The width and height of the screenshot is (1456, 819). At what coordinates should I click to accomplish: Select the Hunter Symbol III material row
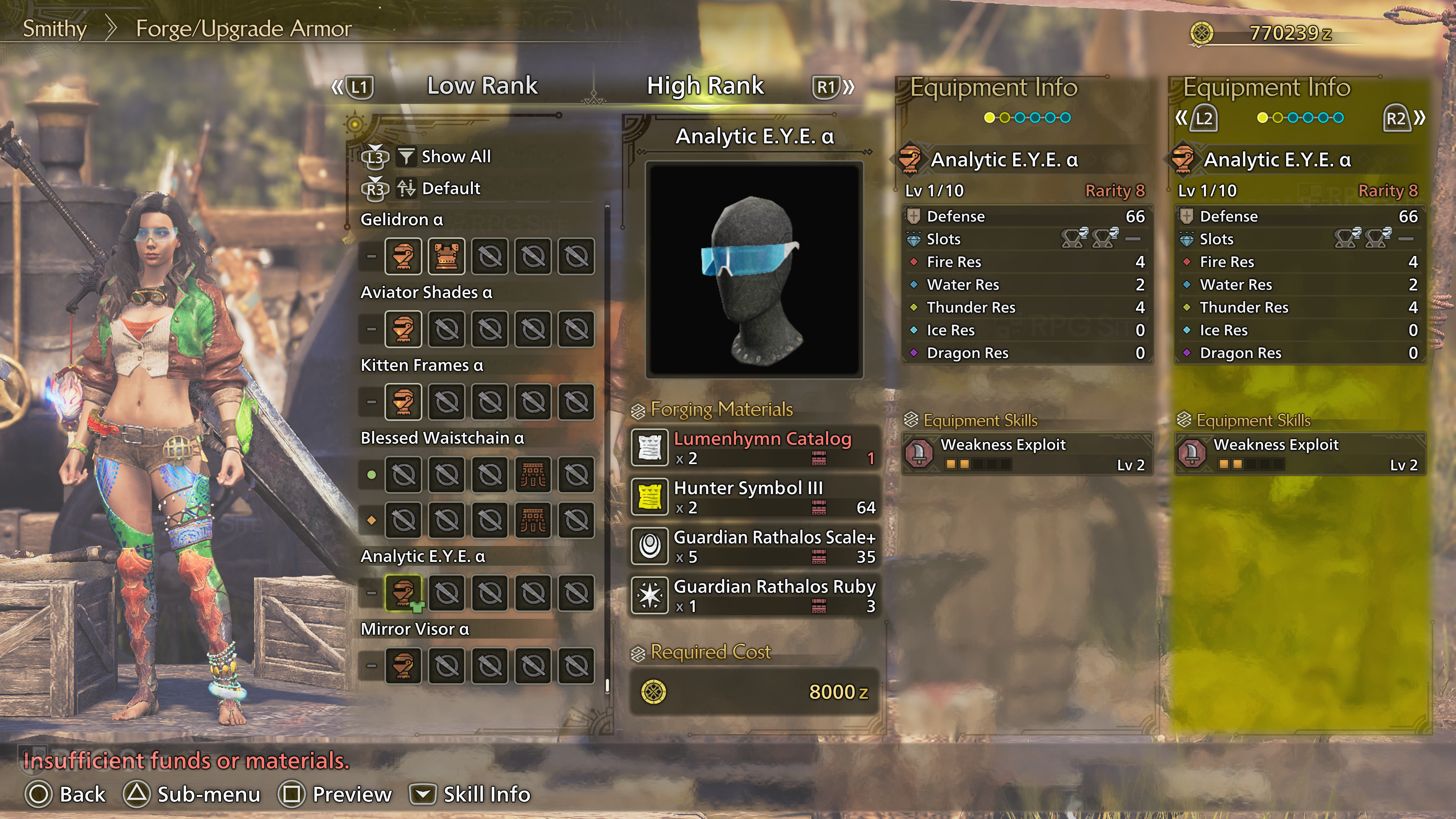coord(755,497)
